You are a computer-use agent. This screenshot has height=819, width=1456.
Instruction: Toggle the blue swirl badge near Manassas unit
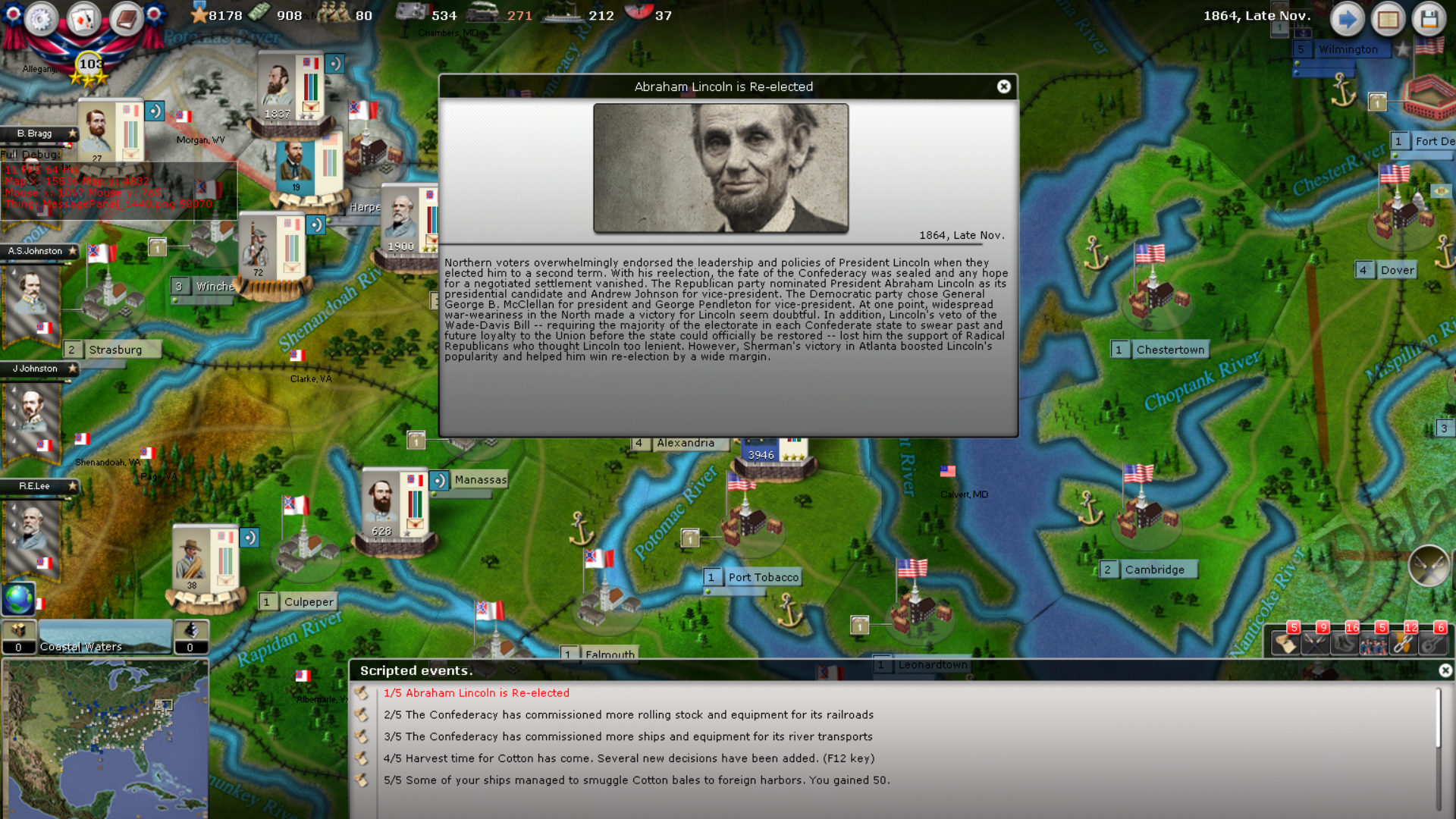point(438,479)
